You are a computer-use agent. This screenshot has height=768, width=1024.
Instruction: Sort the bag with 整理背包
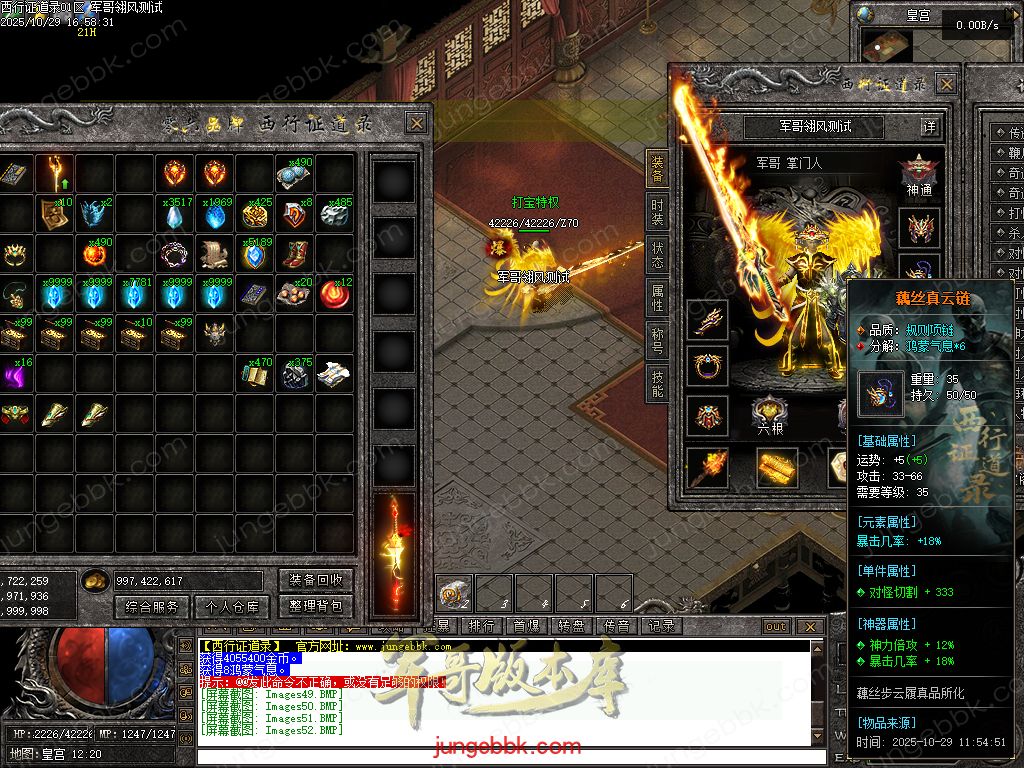pos(315,606)
